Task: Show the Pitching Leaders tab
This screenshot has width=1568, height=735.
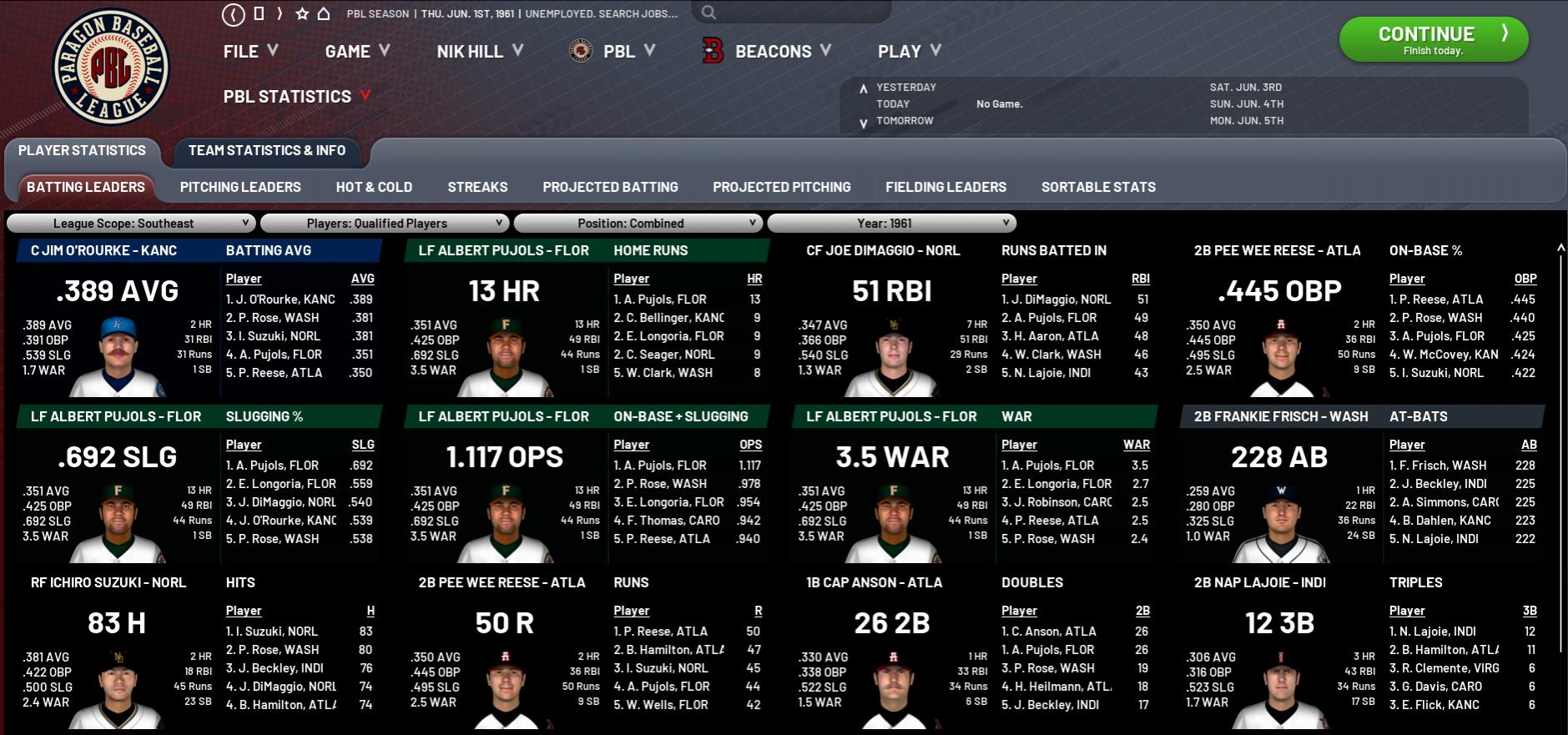Action: pyautogui.click(x=240, y=187)
